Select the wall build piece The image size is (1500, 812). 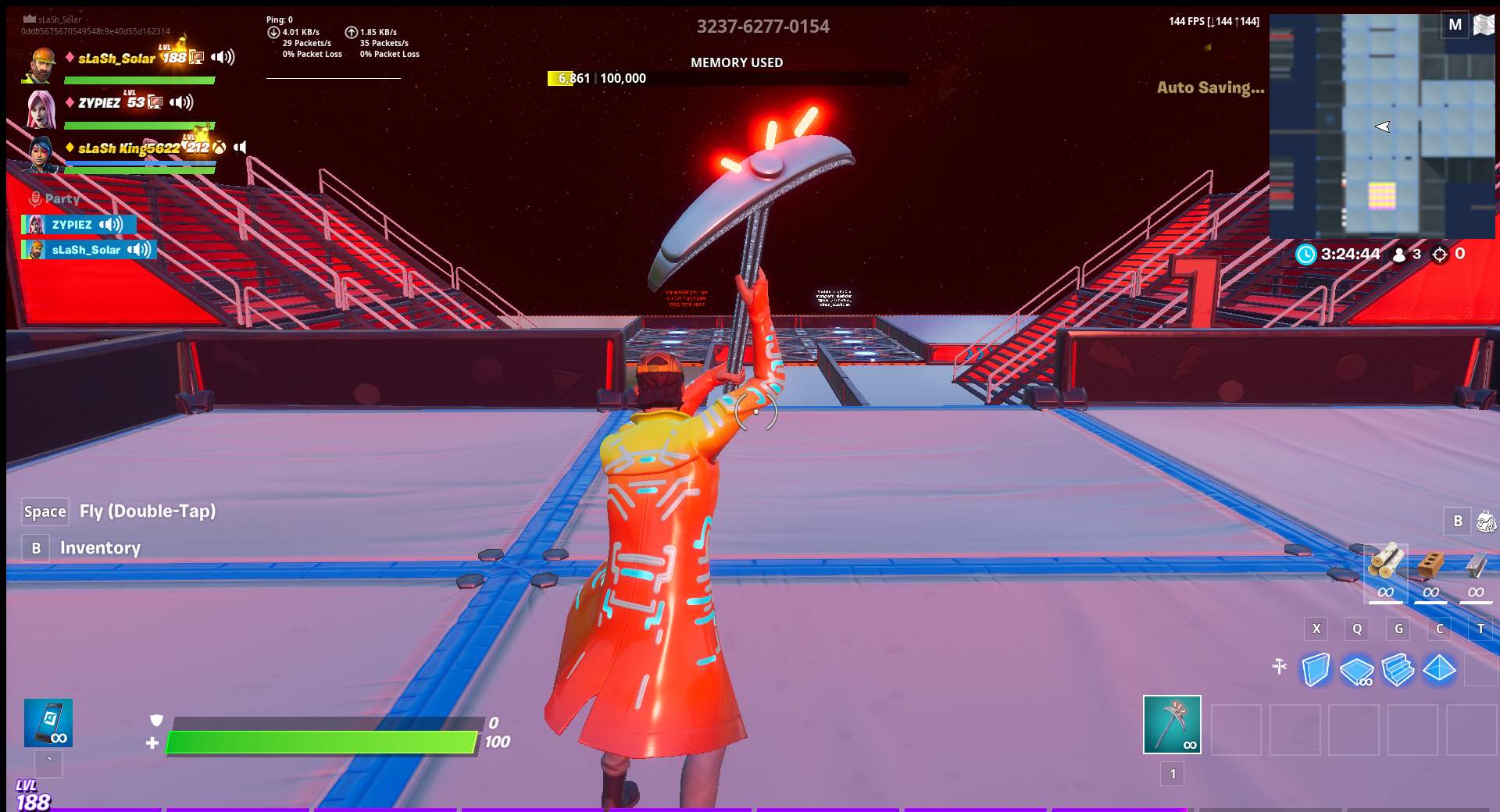click(x=1317, y=669)
